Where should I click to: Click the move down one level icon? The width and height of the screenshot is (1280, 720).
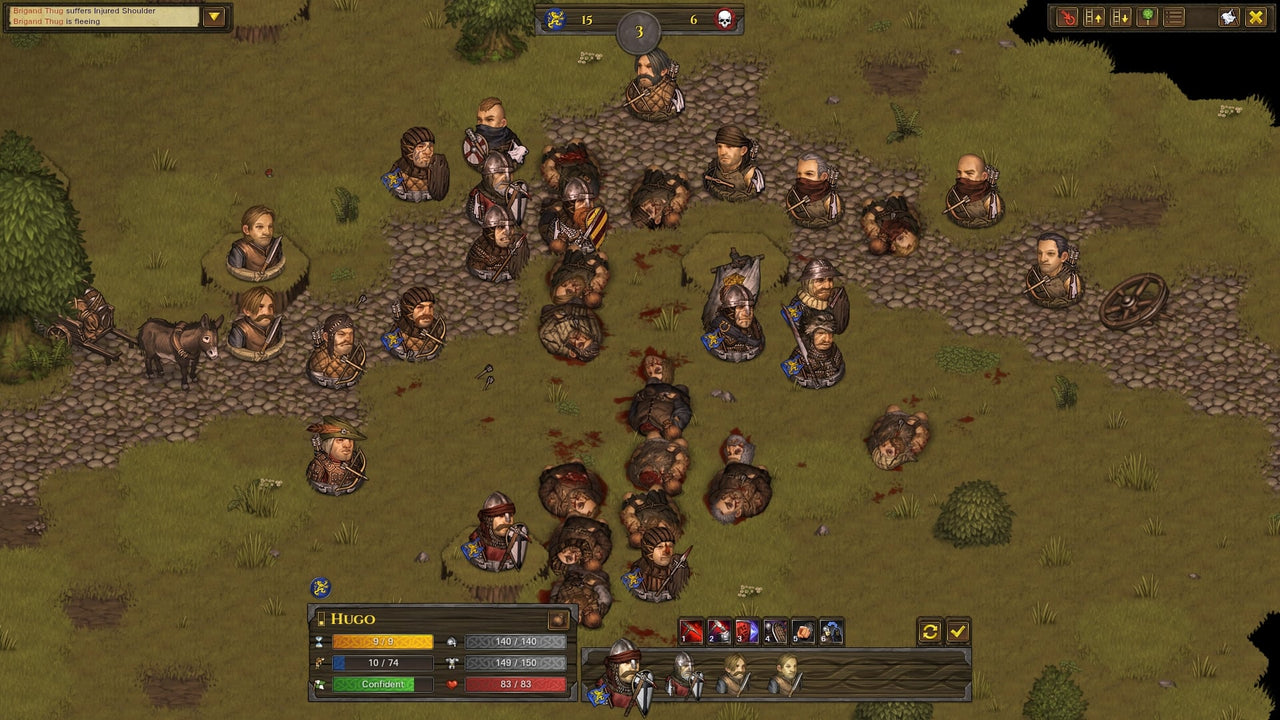click(1120, 16)
